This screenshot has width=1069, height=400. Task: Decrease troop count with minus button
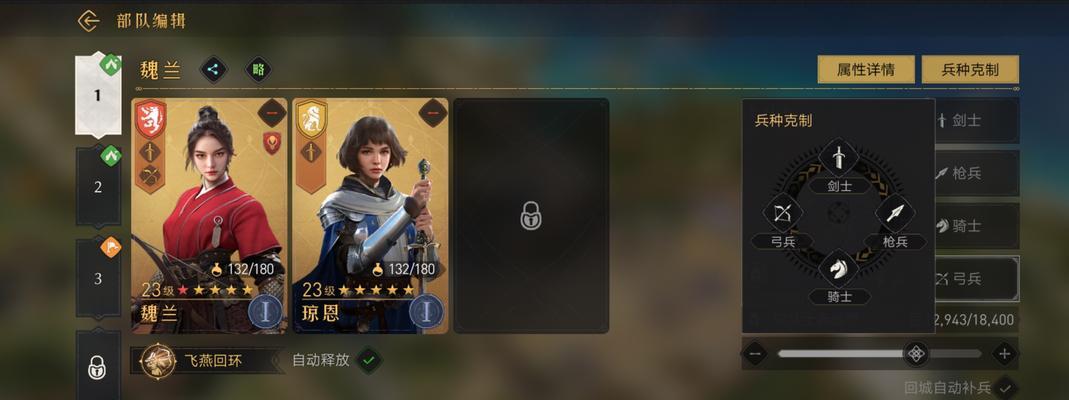tap(756, 353)
